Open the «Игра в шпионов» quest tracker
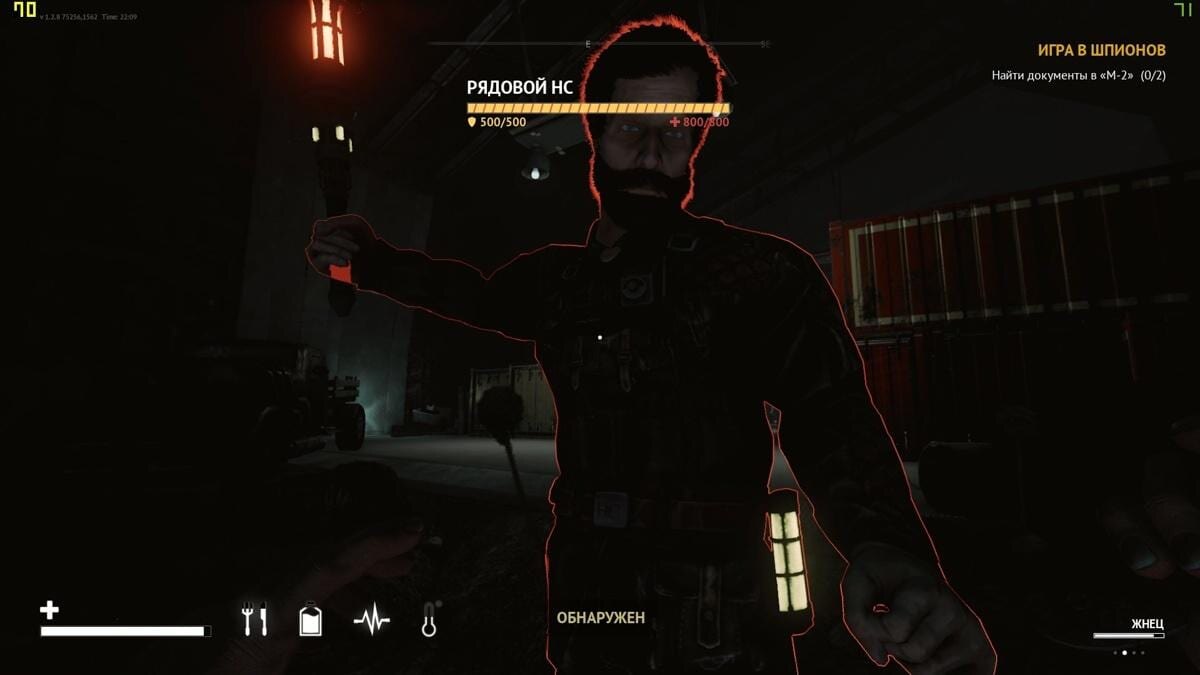1200x675 pixels. click(1100, 49)
